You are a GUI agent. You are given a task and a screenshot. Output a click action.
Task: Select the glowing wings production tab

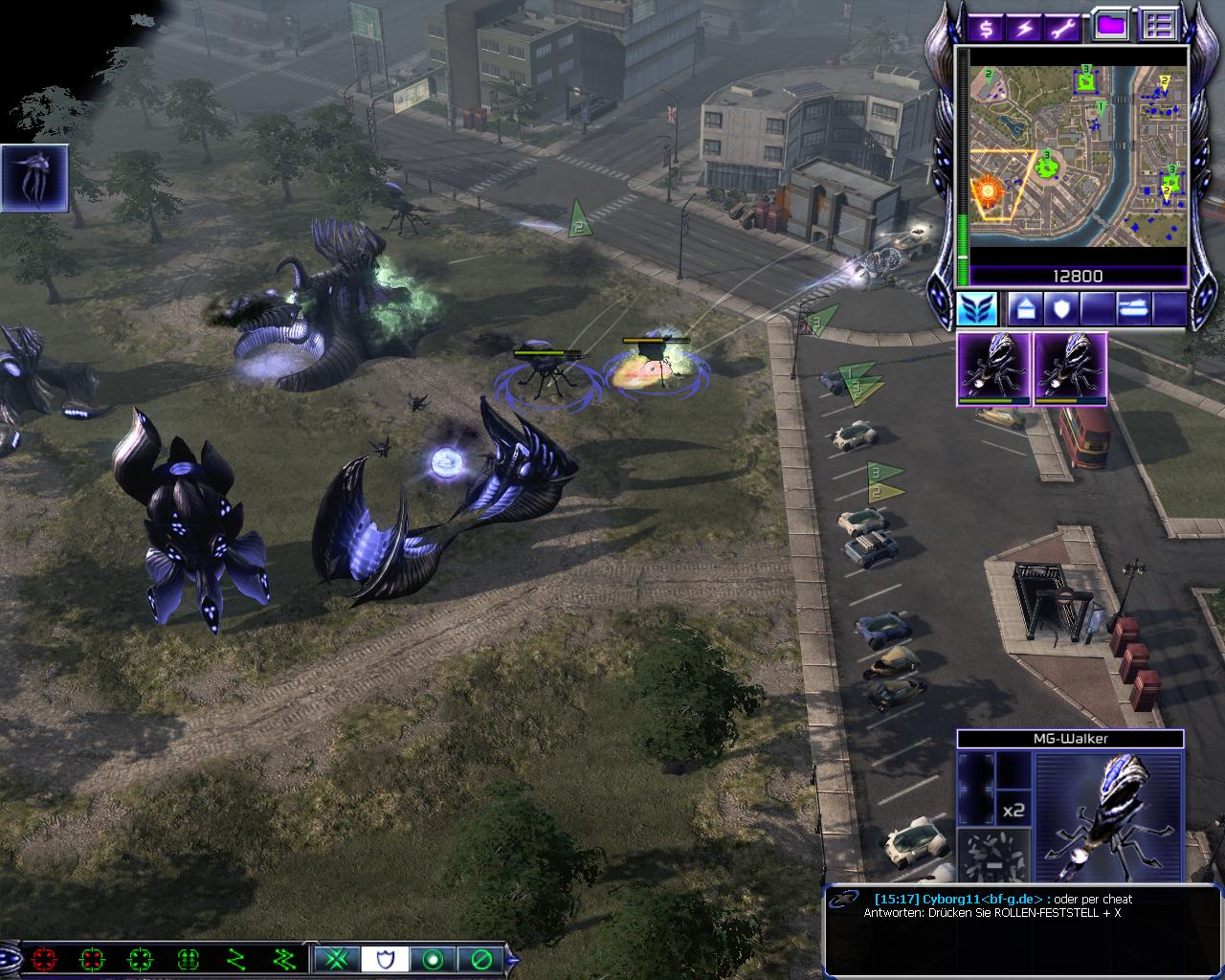pos(977,309)
